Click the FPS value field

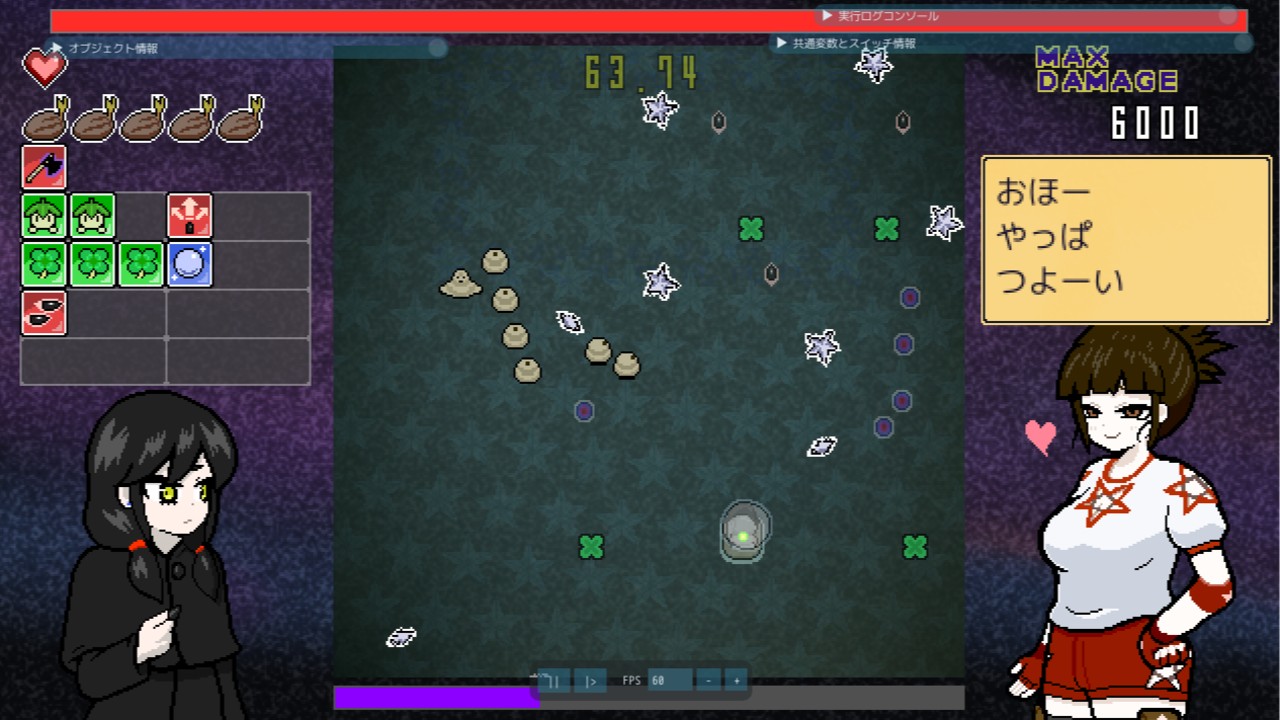(x=668, y=681)
